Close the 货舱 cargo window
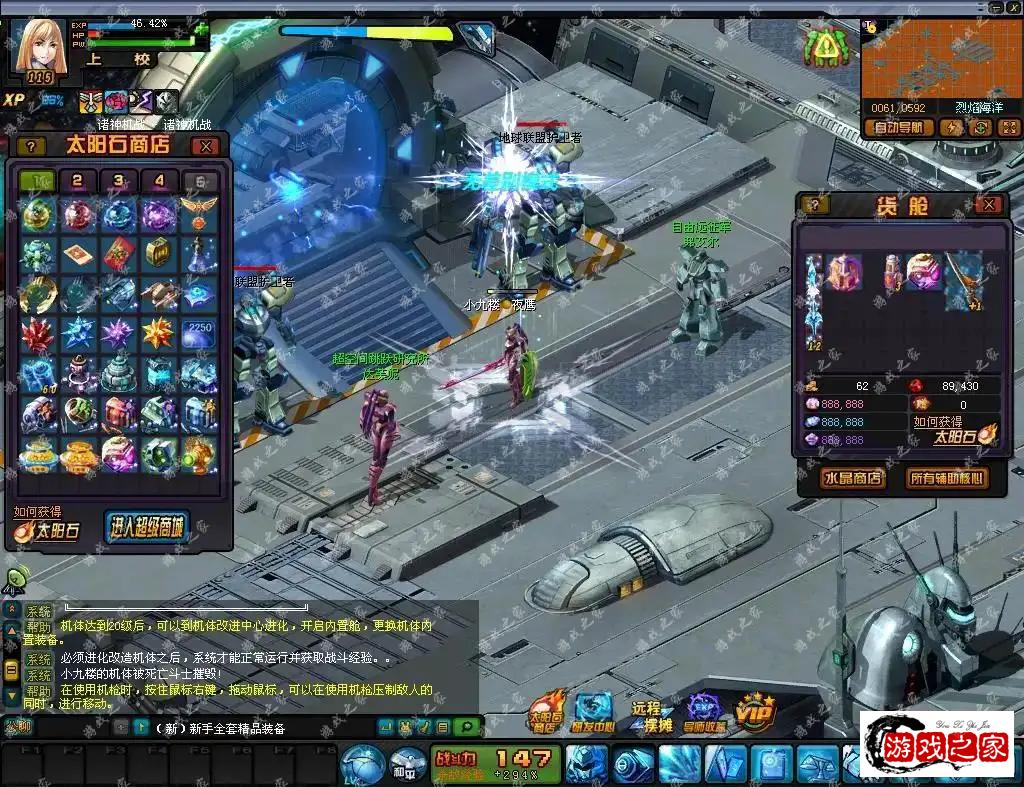1024x787 pixels. [x=988, y=205]
